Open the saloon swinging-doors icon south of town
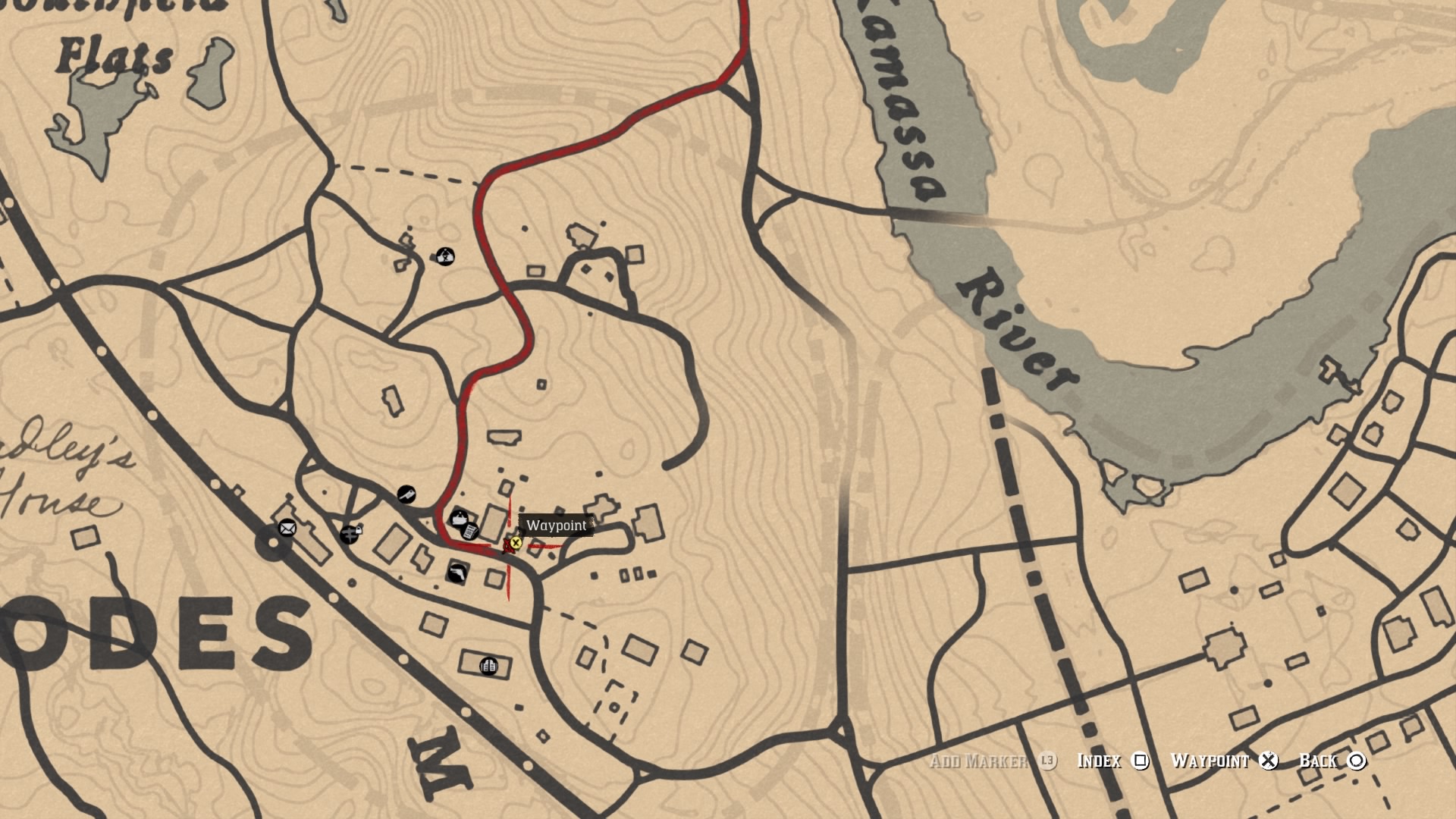This screenshot has height=819, width=1456. pyautogui.click(x=489, y=667)
